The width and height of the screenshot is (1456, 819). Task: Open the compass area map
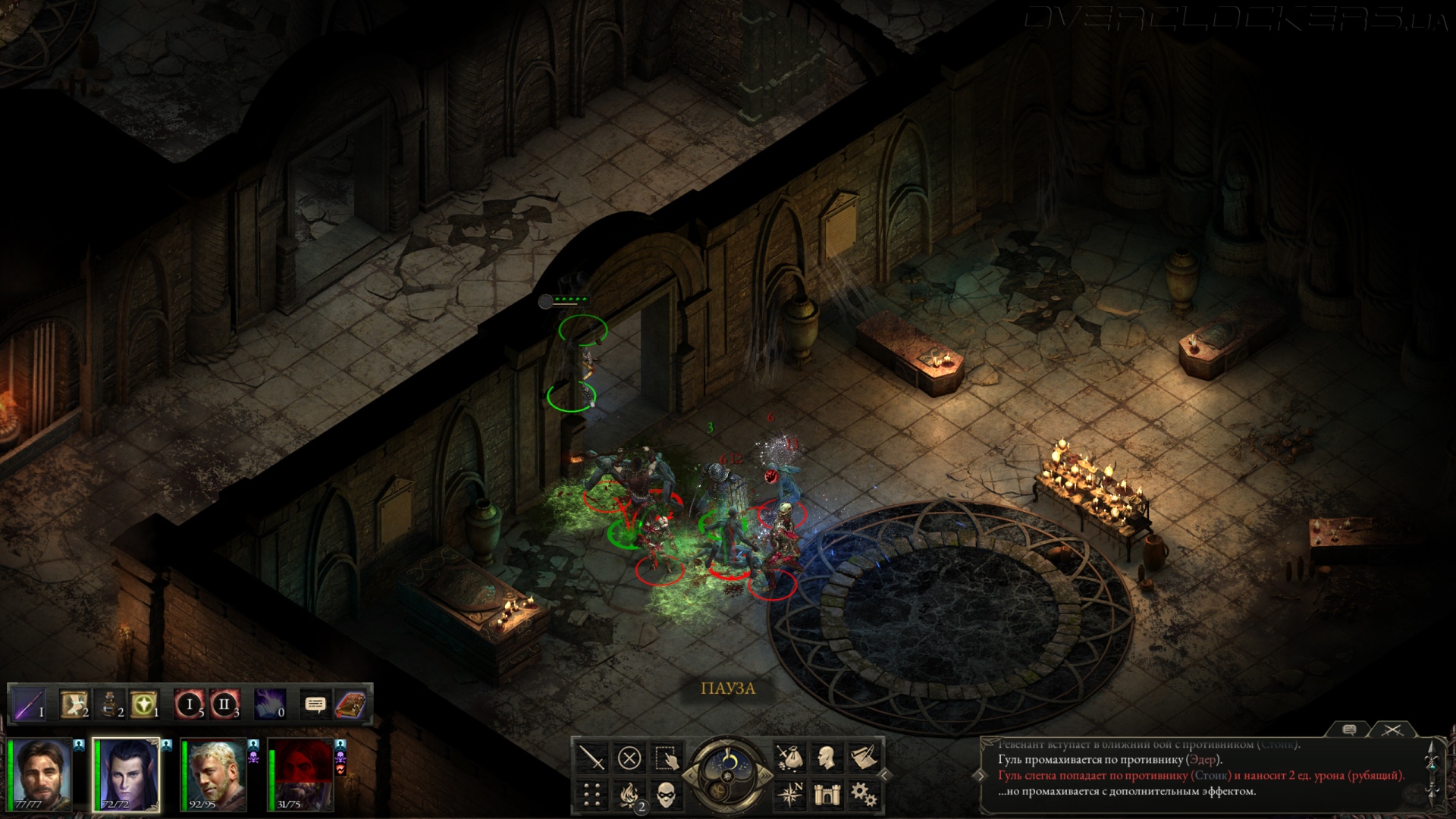[790, 795]
